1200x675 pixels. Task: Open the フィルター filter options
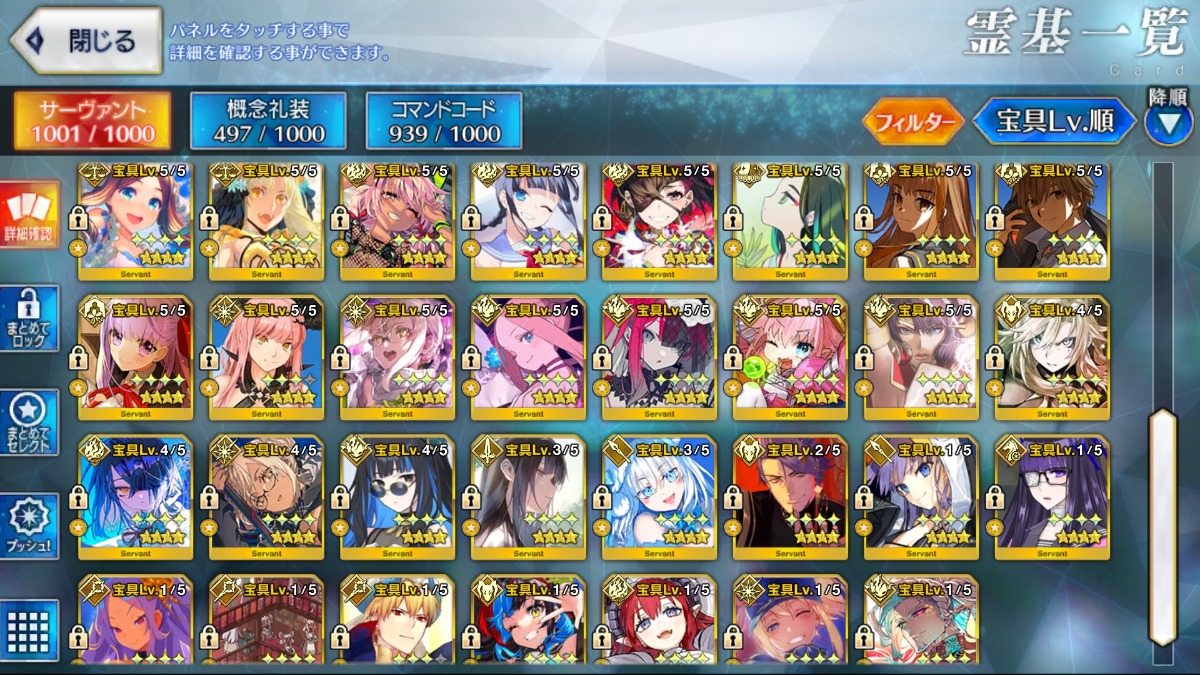click(x=913, y=122)
